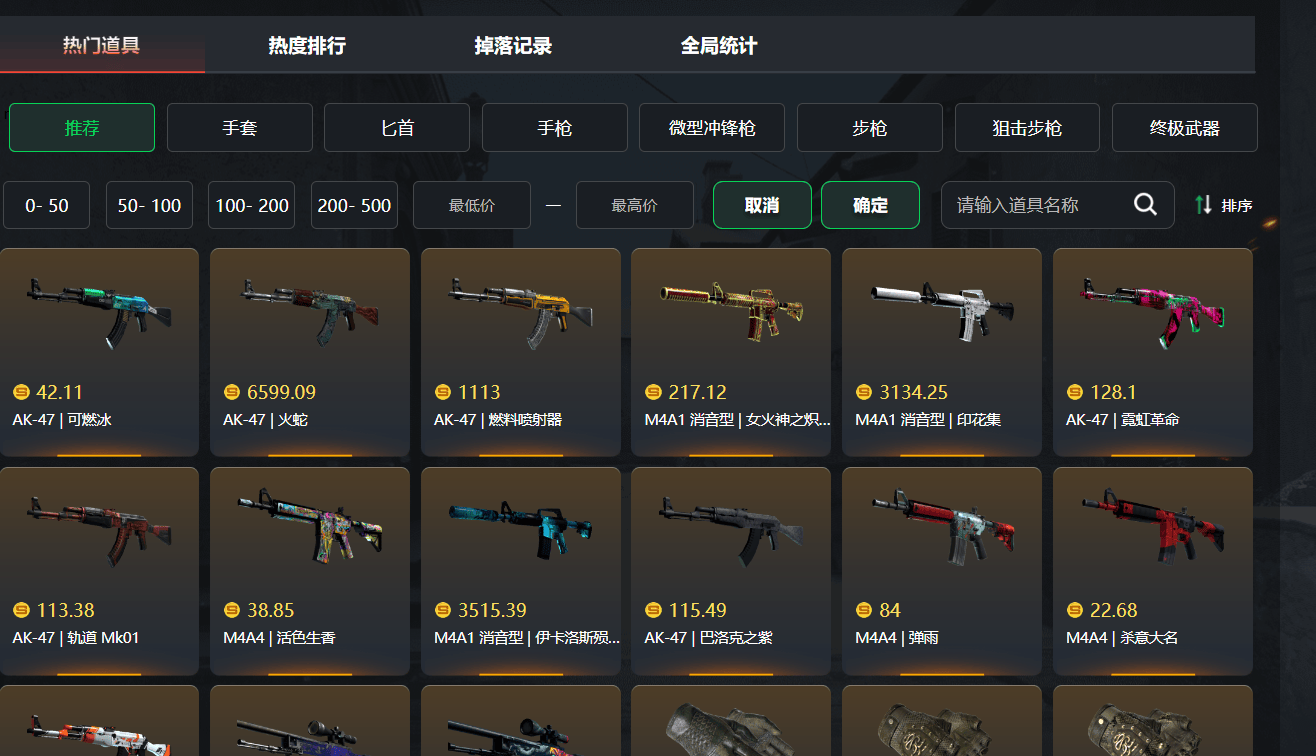Toggle the 0-50 price range filter

click(46, 204)
